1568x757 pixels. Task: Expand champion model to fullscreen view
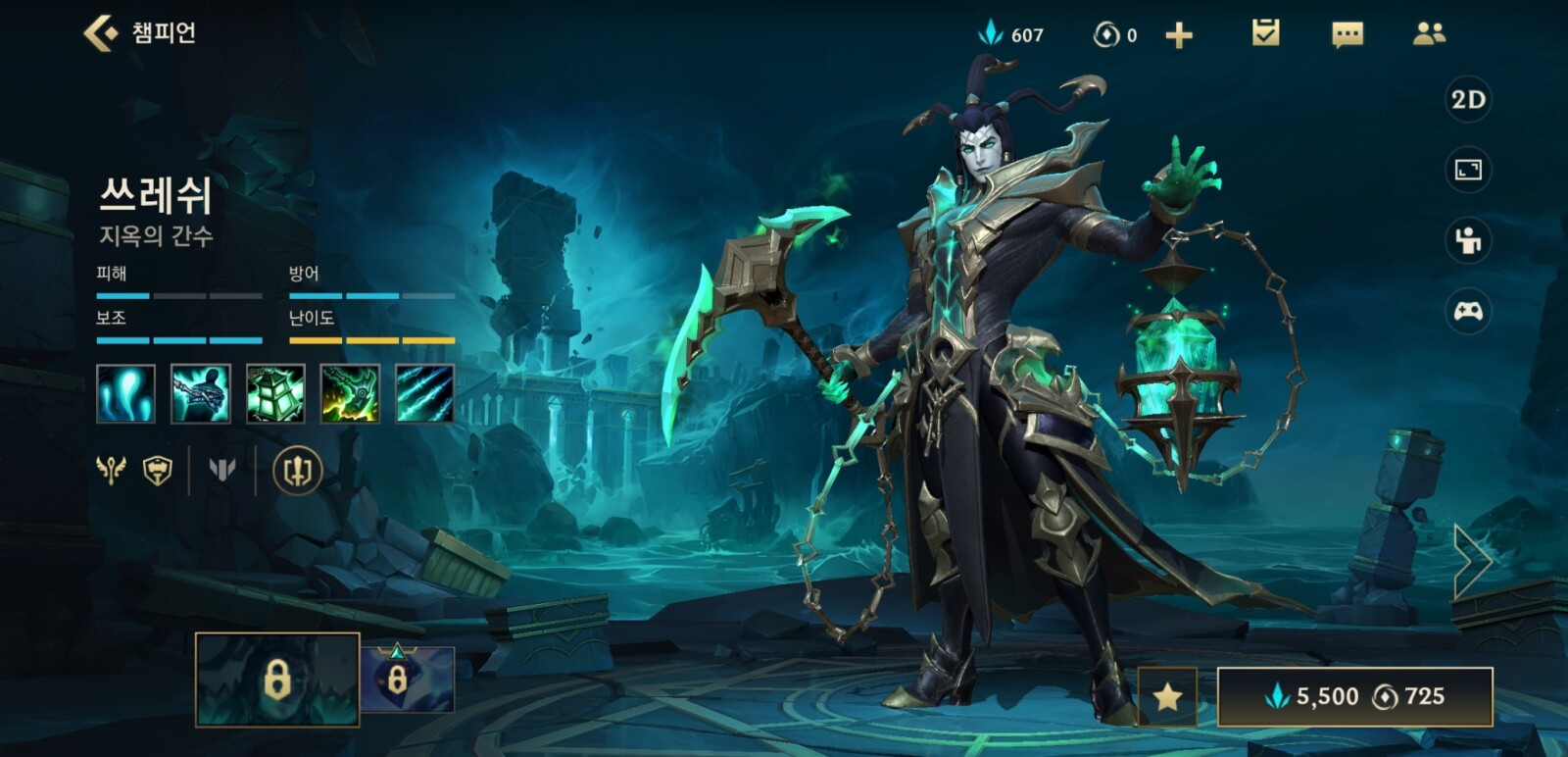(1468, 171)
